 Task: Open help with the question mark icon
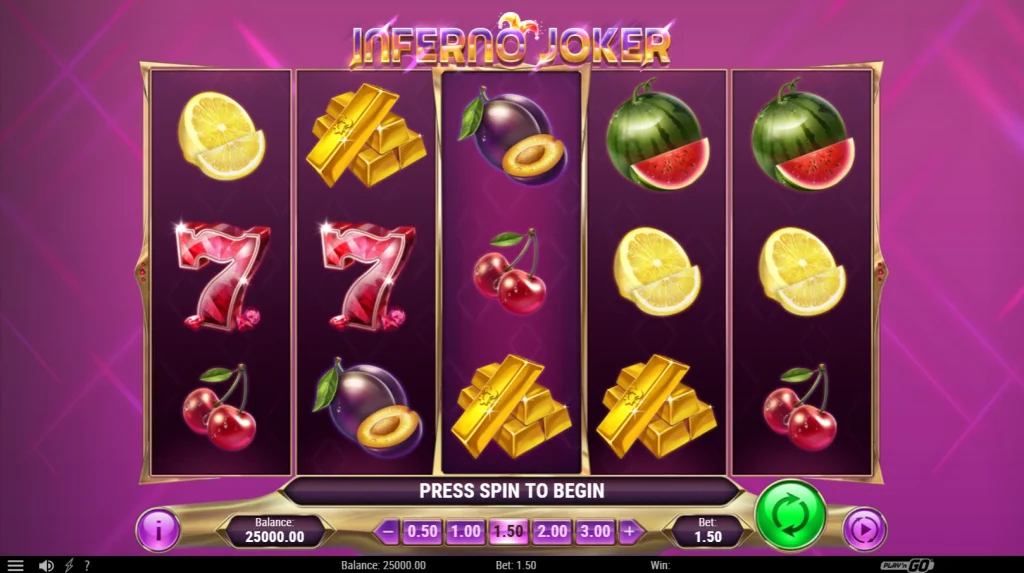[x=87, y=565]
